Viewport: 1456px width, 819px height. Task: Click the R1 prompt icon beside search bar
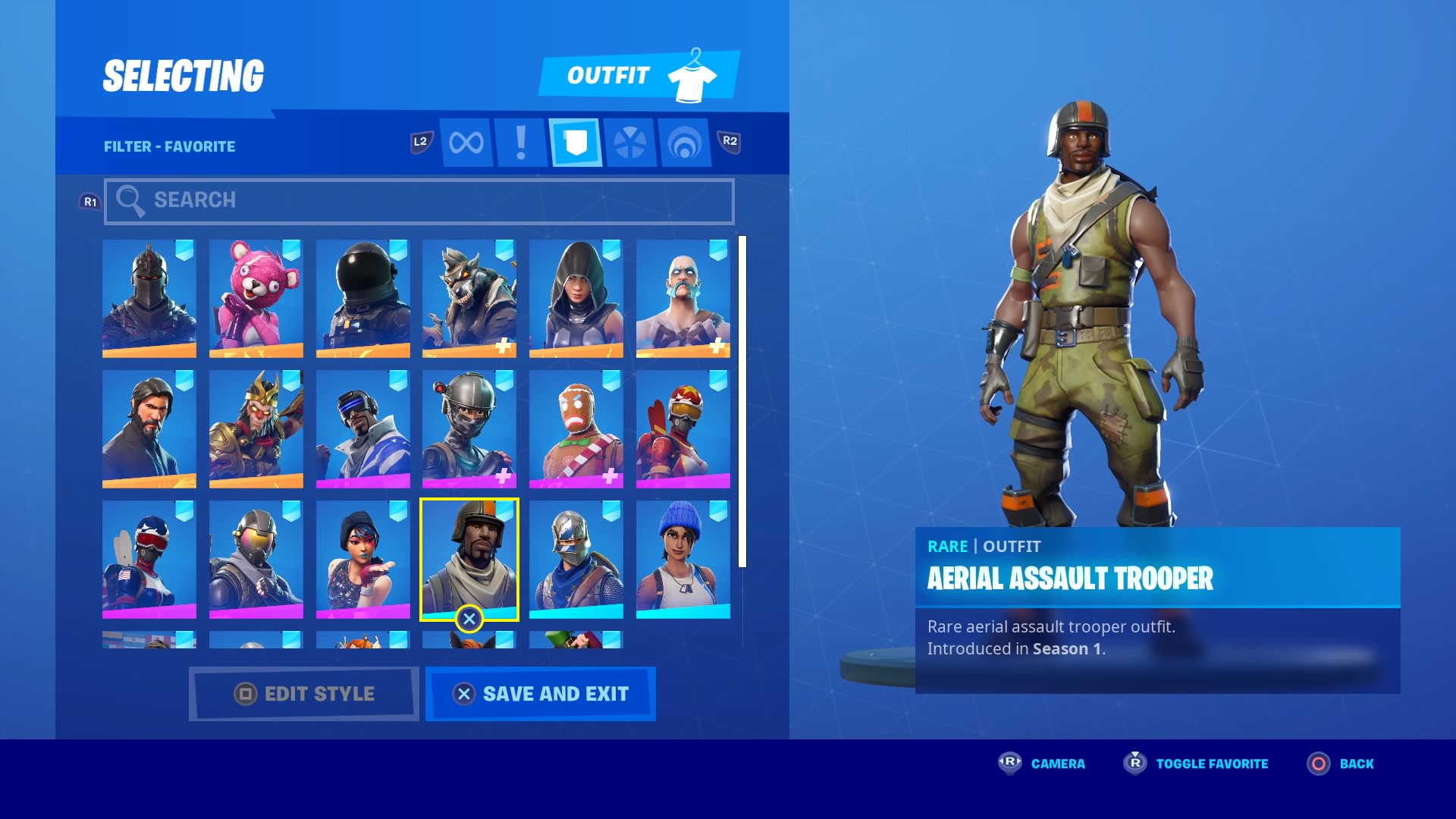pyautogui.click(x=90, y=200)
